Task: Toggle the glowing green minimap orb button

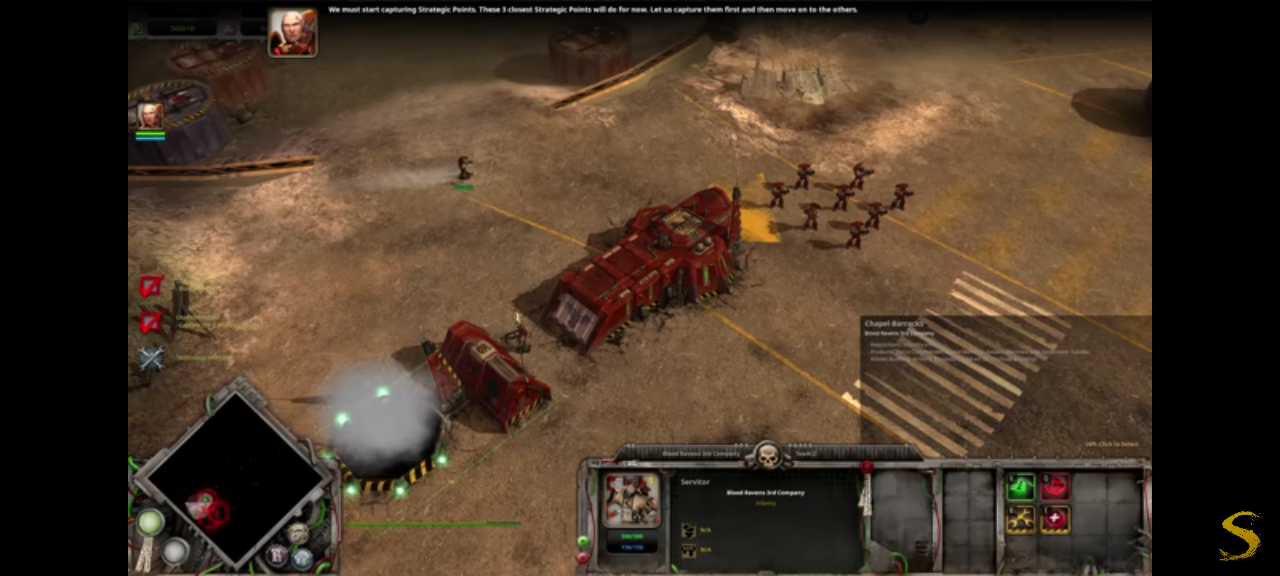Action: click(151, 522)
